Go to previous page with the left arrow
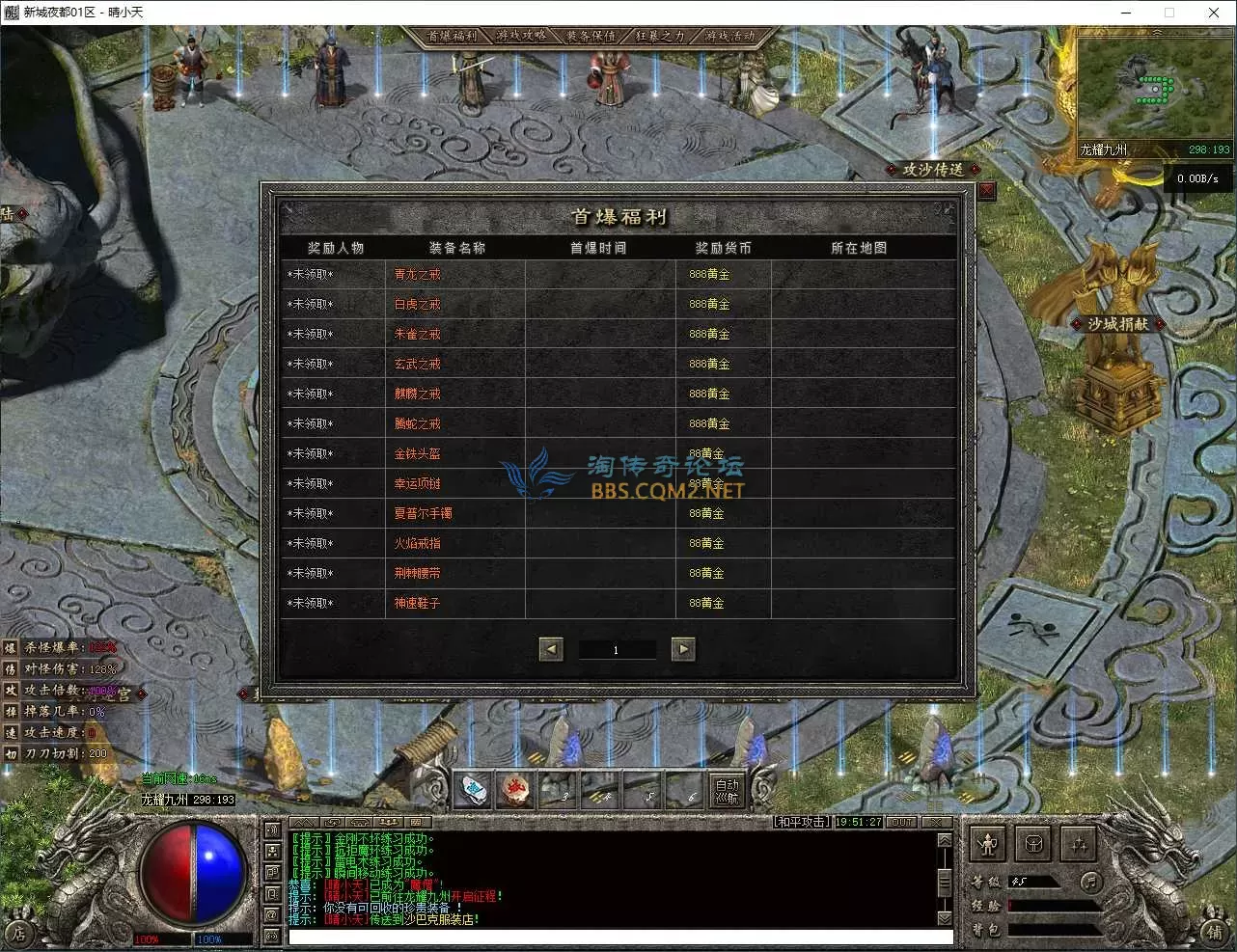 [x=550, y=649]
